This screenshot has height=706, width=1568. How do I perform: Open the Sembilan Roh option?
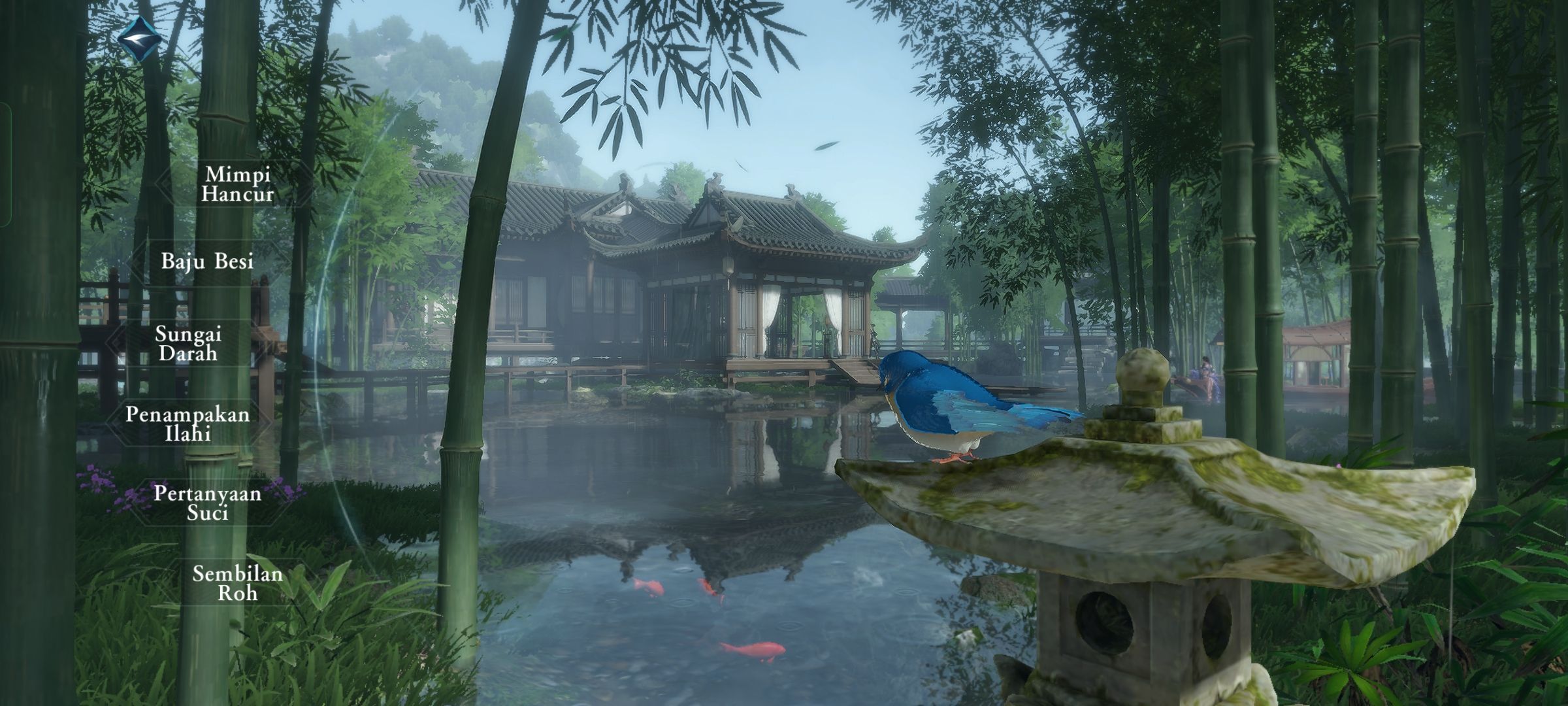[x=237, y=583]
